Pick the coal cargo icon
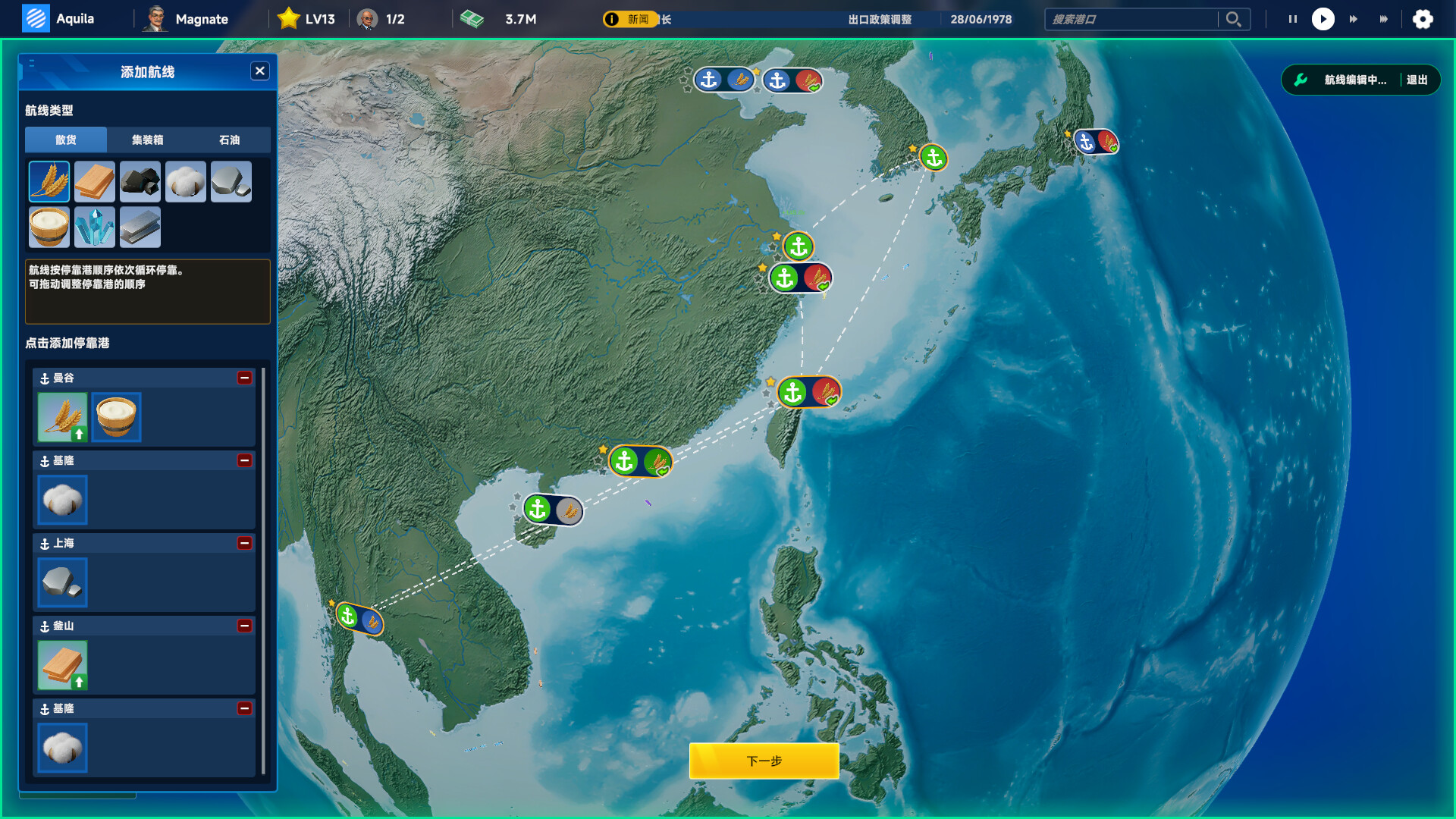This screenshot has width=1456, height=819. [x=140, y=181]
